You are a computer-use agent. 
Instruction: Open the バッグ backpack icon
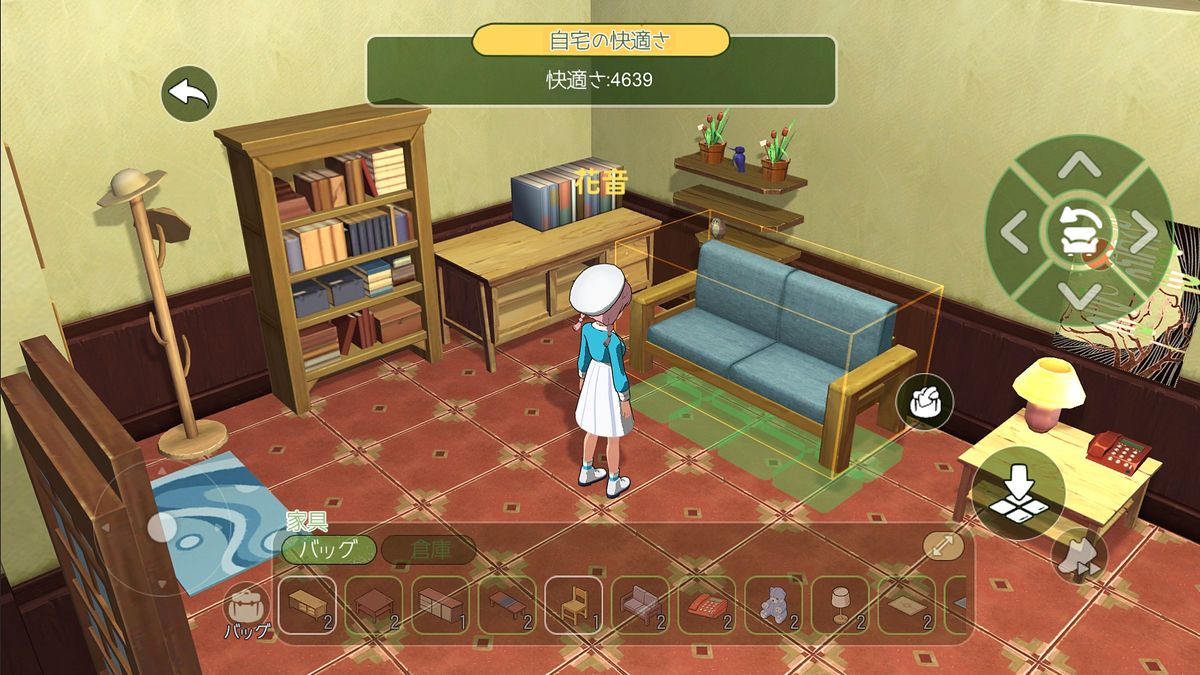point(244,611)
